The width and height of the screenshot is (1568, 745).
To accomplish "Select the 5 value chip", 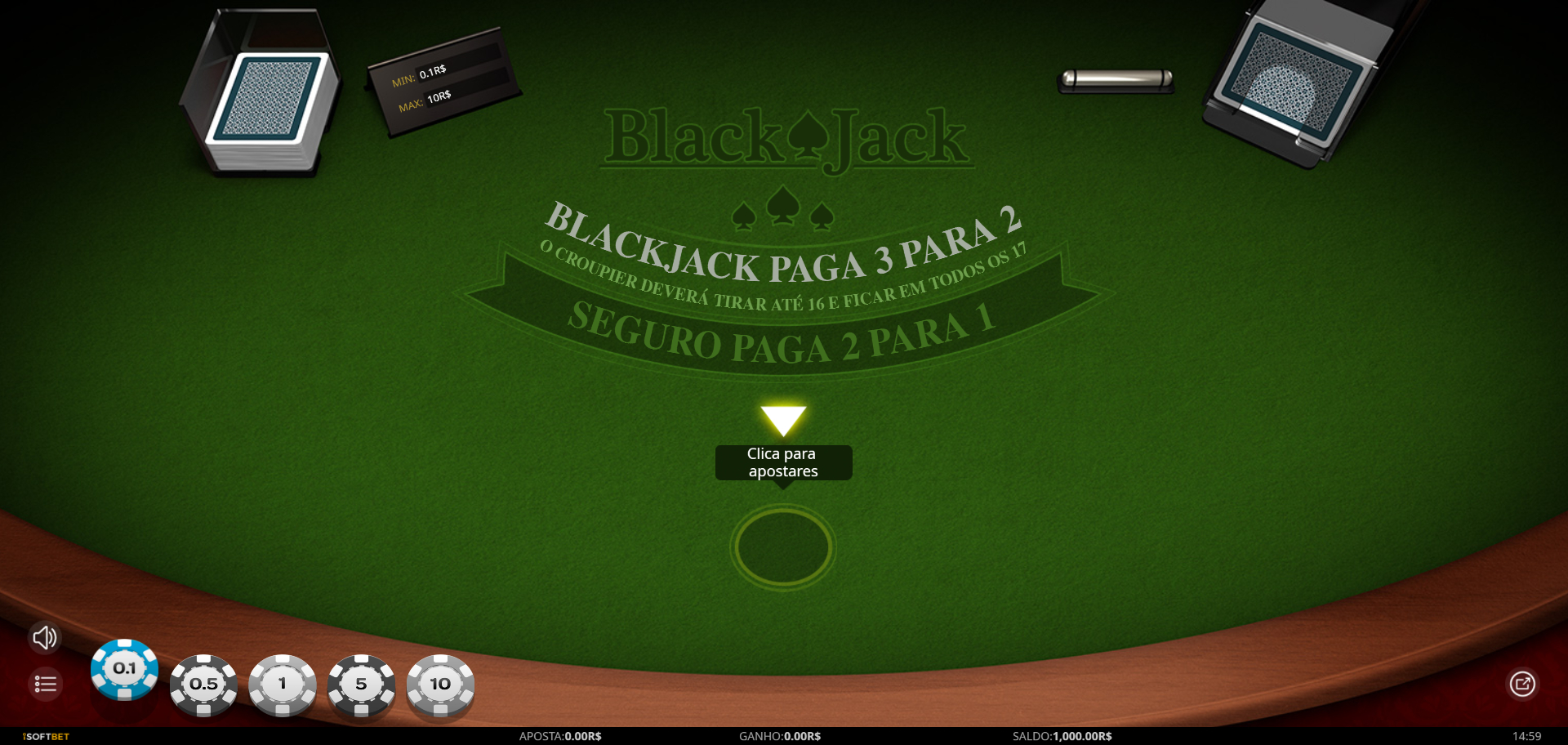I will click(x=361, y=685).
